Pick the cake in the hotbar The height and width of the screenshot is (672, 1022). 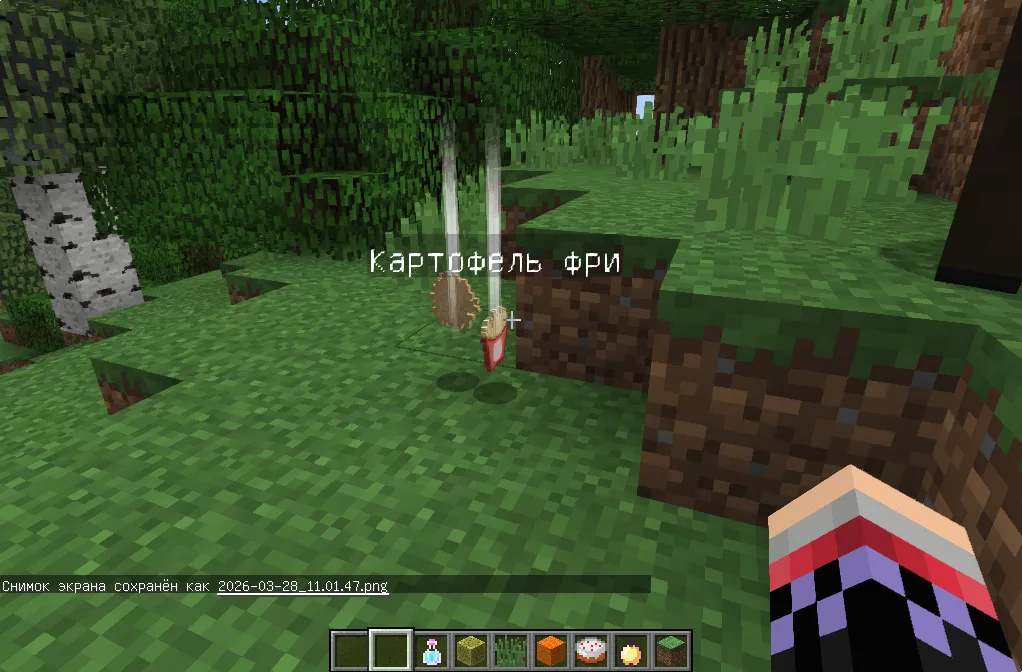coord(590,651)
